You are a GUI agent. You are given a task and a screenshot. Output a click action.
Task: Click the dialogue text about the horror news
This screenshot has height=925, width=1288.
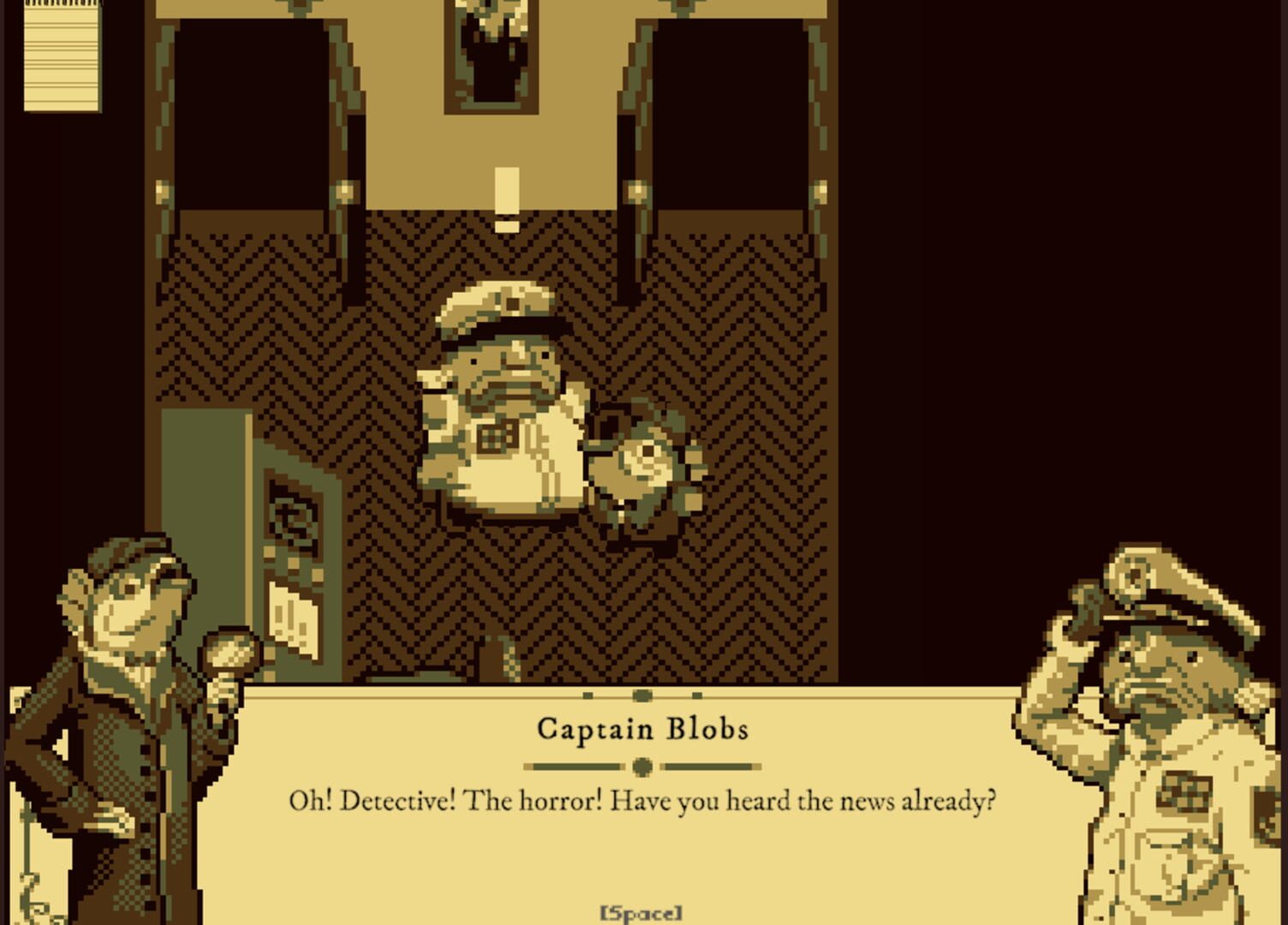[641, 801]
